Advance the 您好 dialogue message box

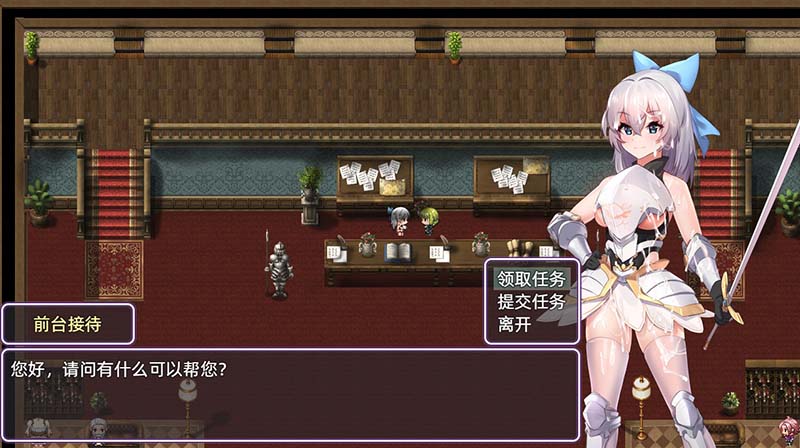pos(290,394)
